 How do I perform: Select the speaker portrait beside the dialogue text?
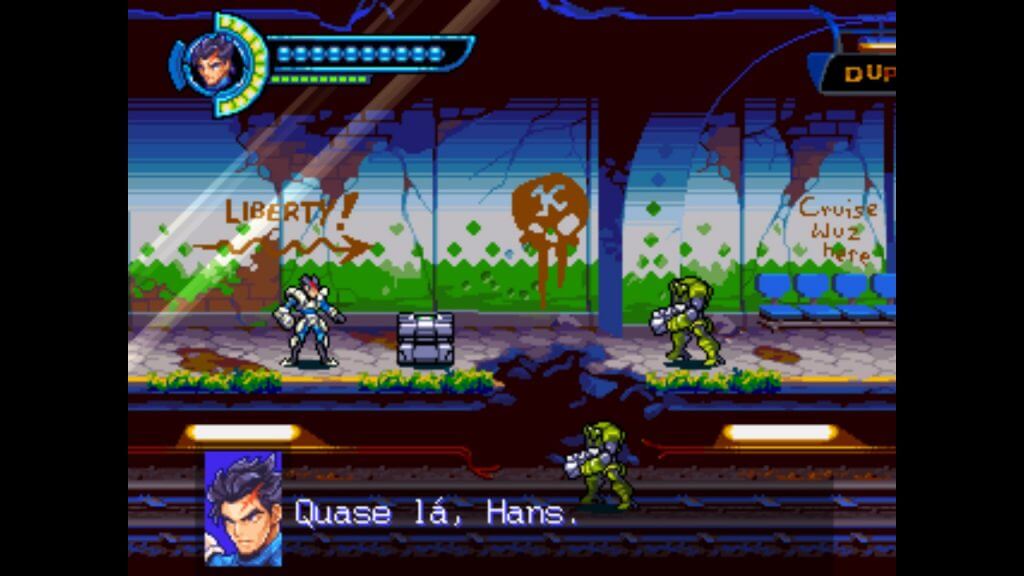coord(243,508)
